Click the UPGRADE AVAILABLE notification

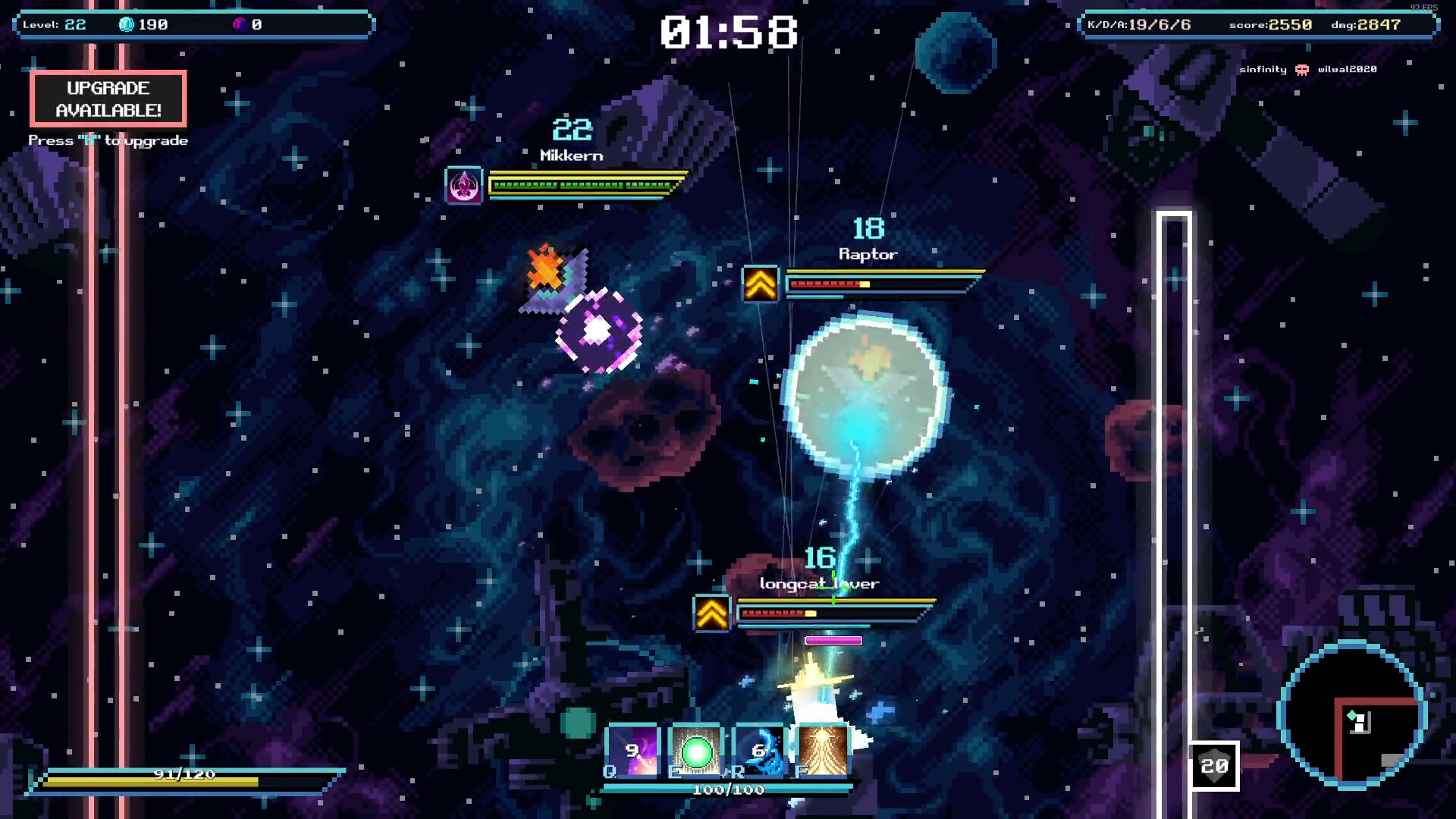108,99
